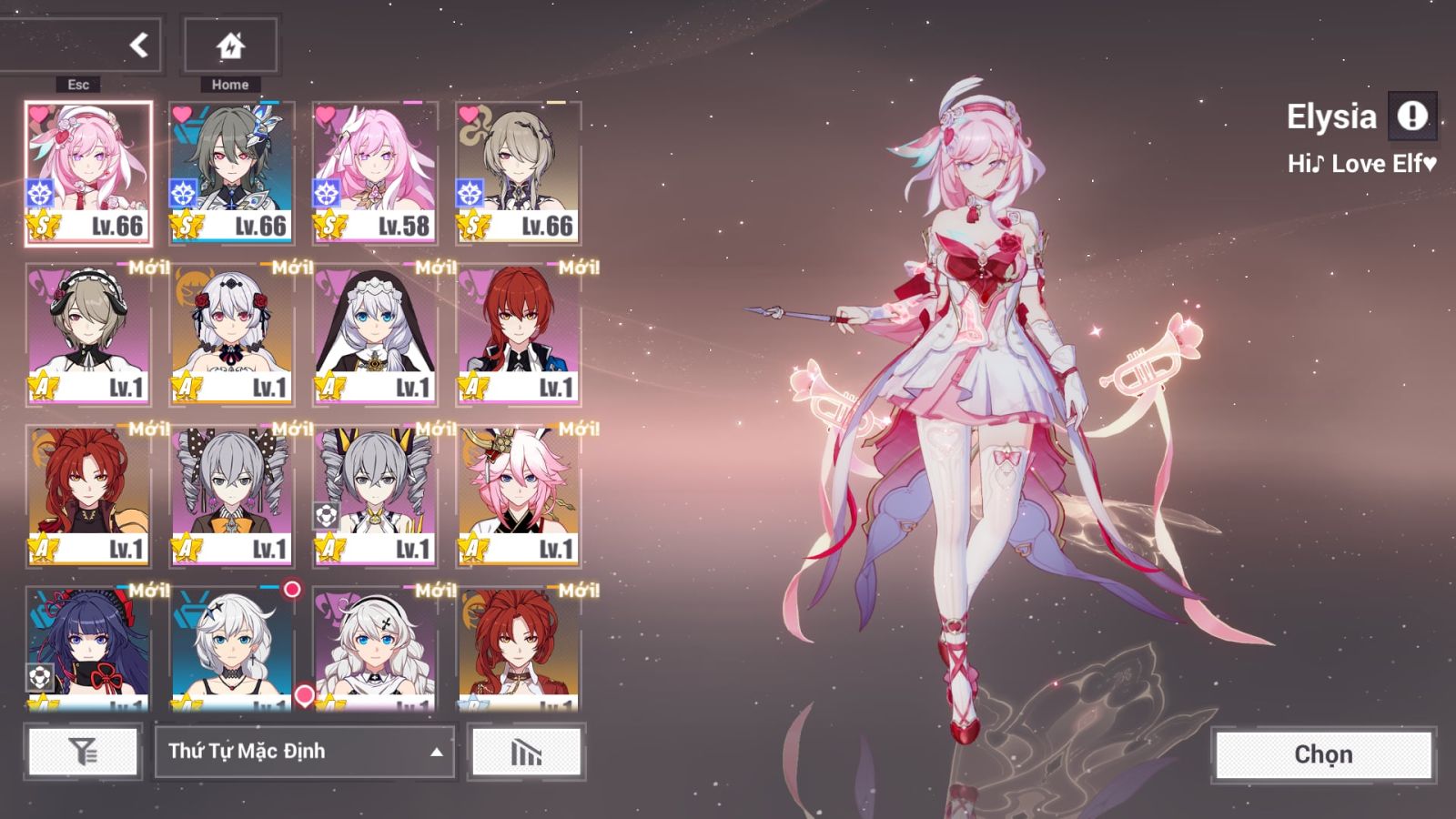Click the Elysia name label
This screenshot has height=819, width=1456.
[x=1332, y=116]
